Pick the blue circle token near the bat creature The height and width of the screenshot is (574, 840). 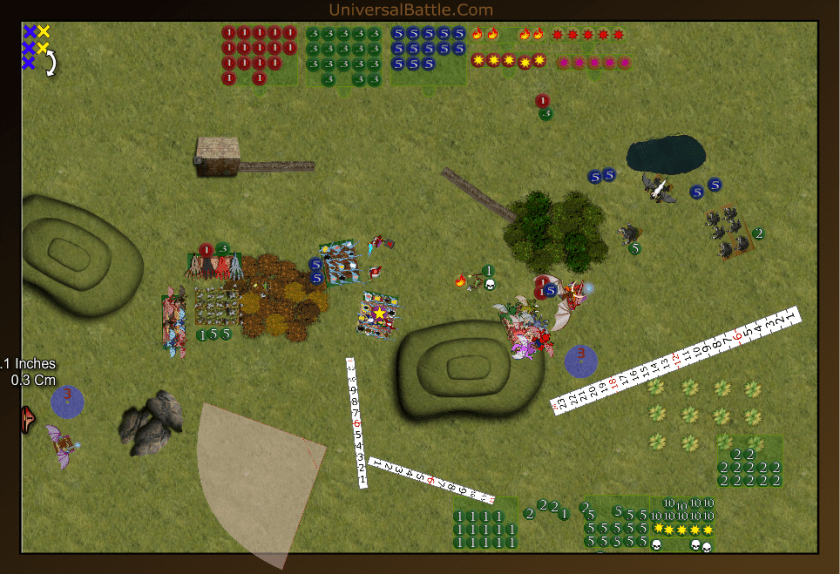point(67,401)
